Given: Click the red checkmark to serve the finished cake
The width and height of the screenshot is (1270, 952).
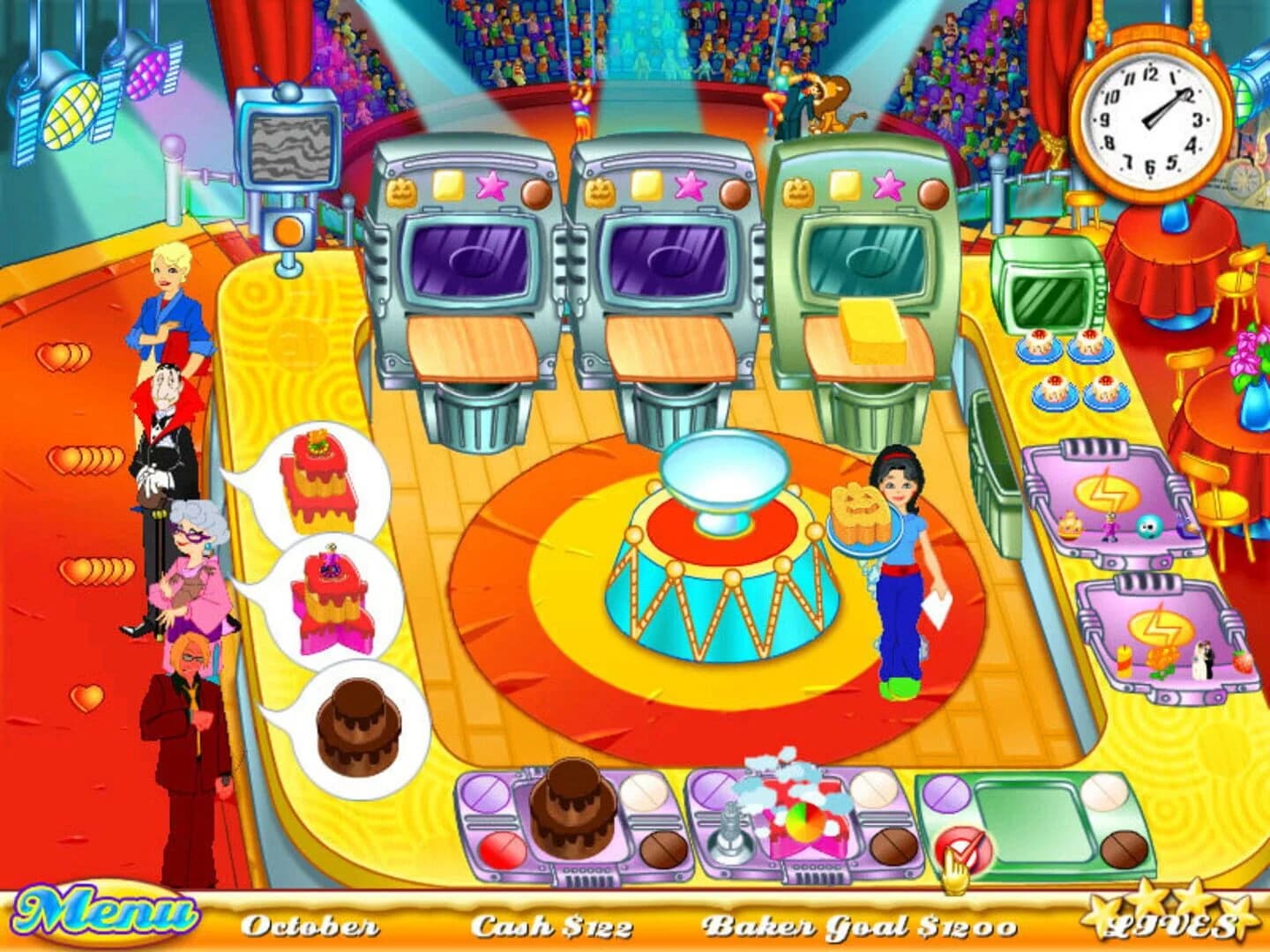Looking at the screenshot, I should tap(963, 846).
